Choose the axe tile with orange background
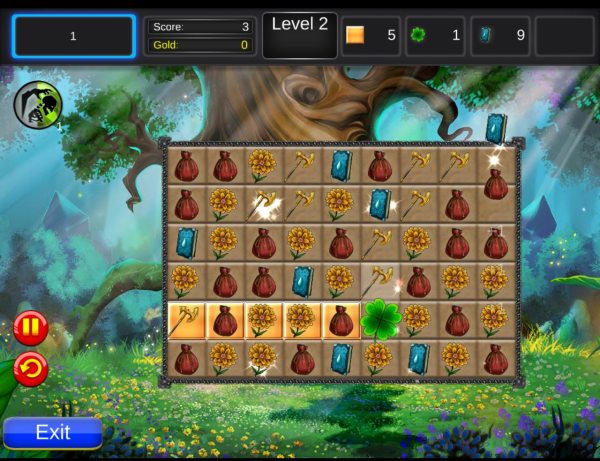The width and height of the screenshot is (600, 461). (x=186, y=320)
